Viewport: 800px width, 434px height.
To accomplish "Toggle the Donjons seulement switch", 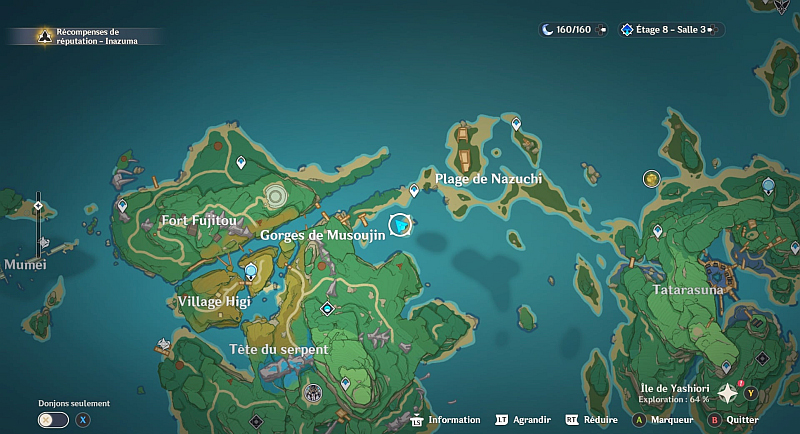I will 53,420.
